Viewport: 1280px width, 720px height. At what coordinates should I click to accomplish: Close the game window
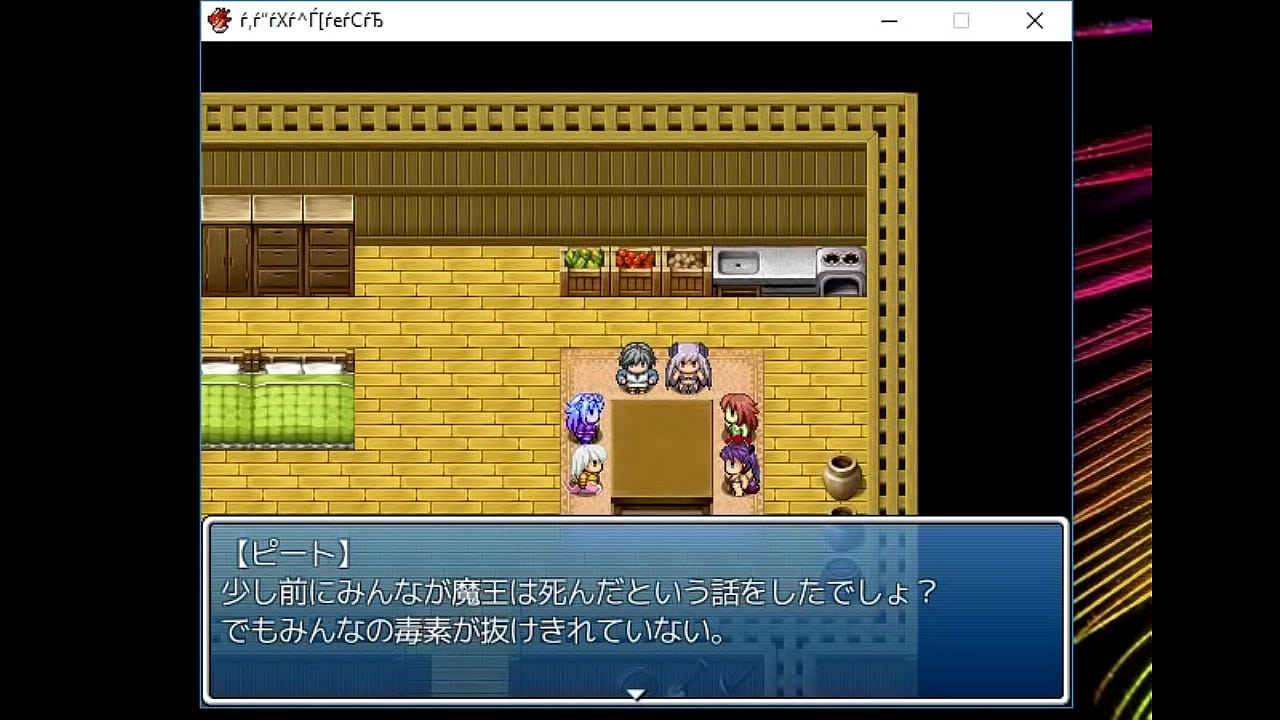[x=1034, y=21]
